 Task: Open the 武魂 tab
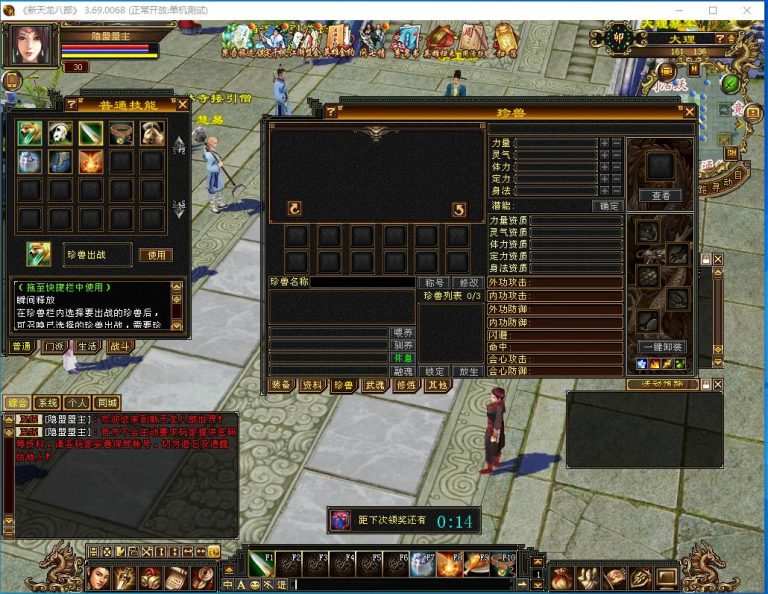click(374, 385)
